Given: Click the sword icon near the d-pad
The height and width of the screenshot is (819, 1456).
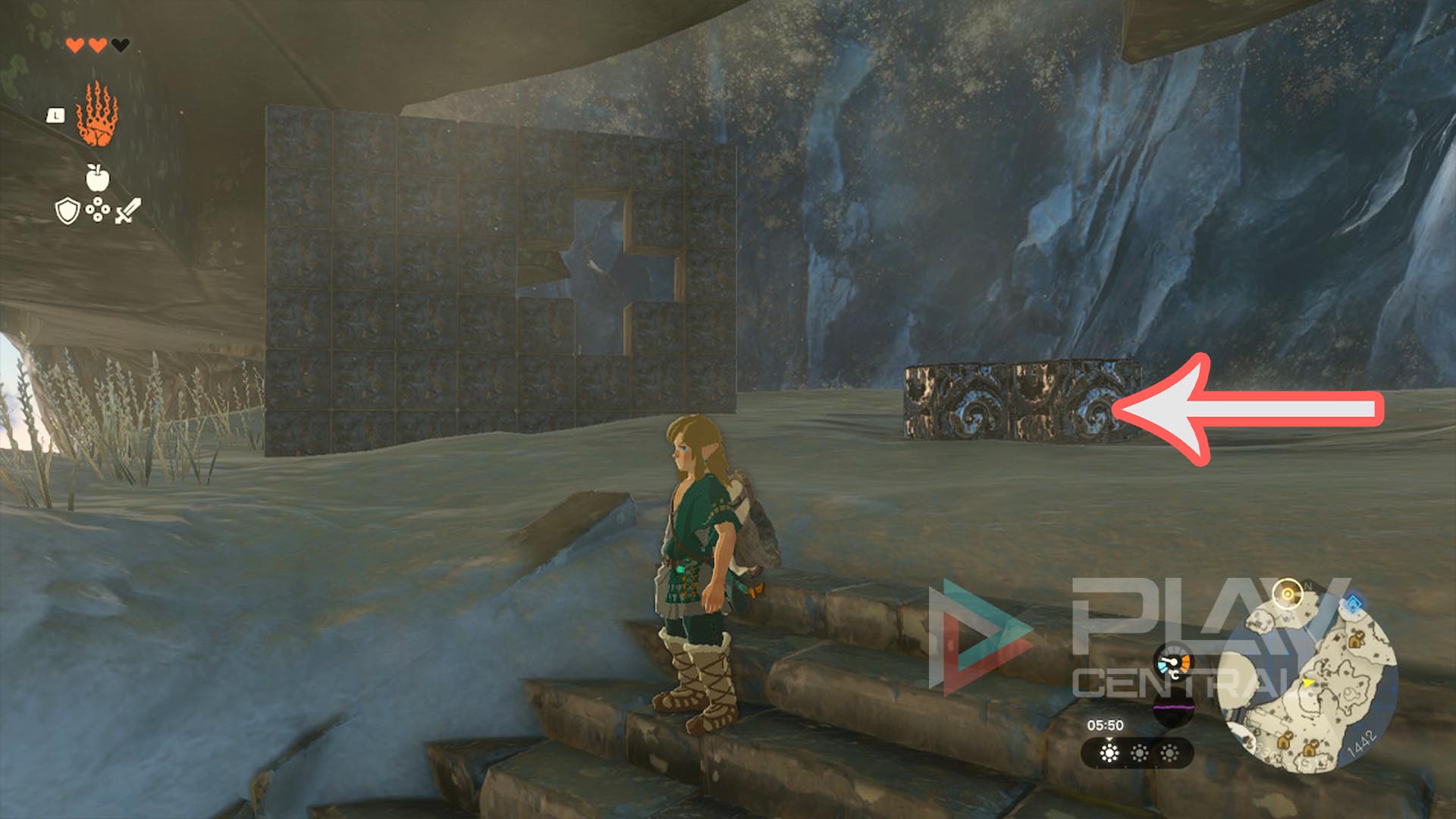Looking at the screenshot, I should click(128, 210).
